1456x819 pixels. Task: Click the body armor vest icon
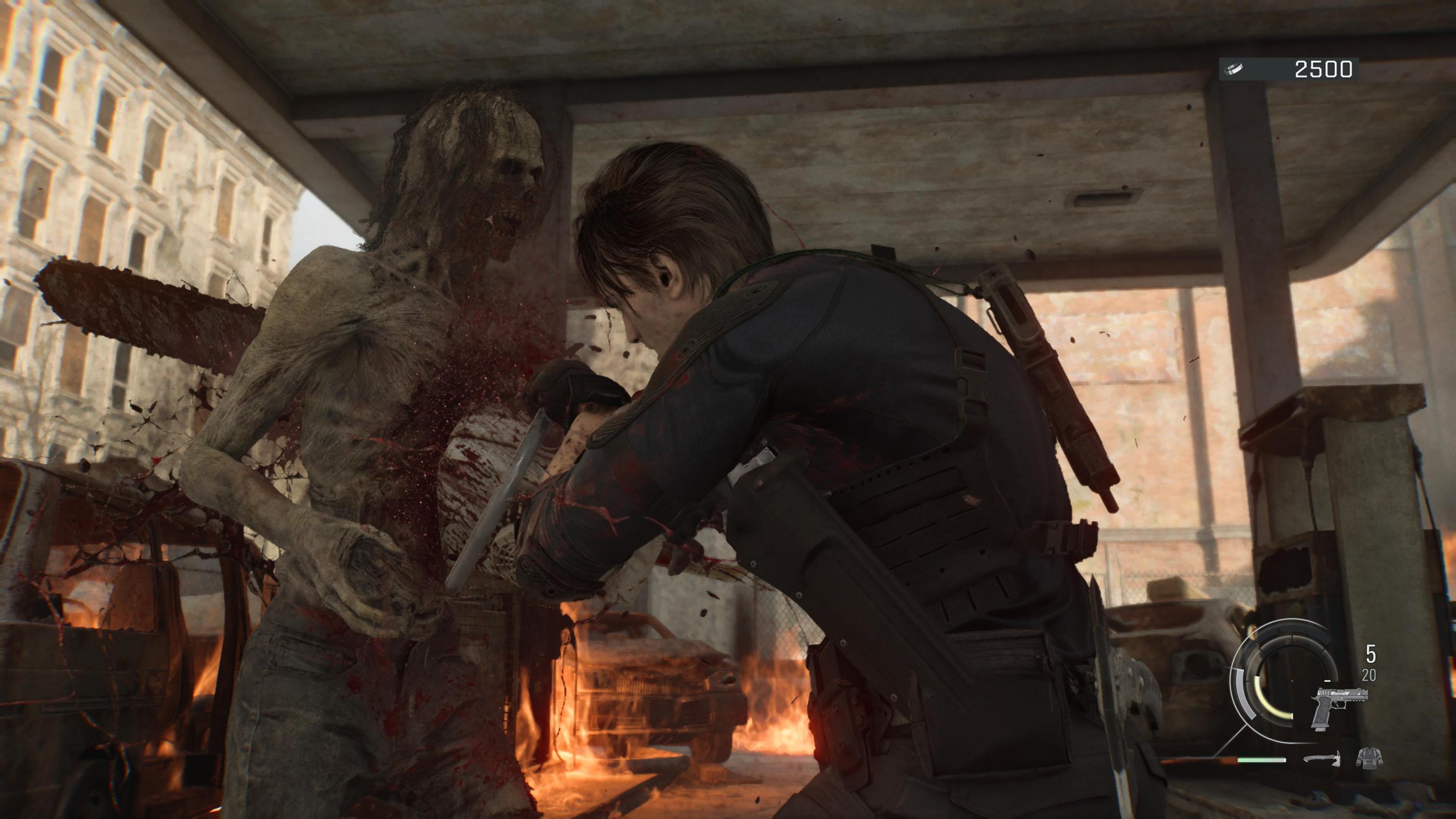(x=1369, y=757)
